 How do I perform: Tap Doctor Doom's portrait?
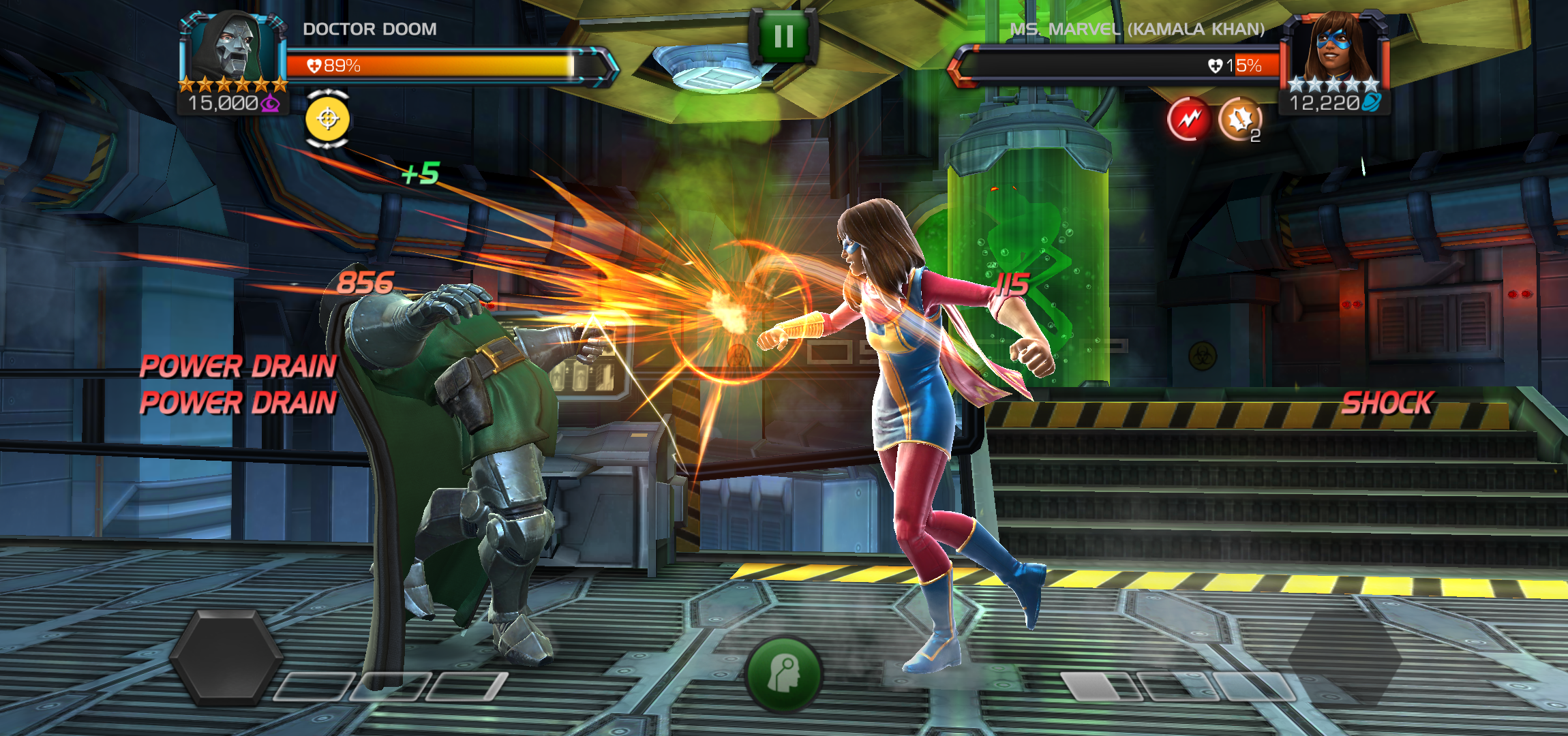pyautogui.click(x=232, y=48)
